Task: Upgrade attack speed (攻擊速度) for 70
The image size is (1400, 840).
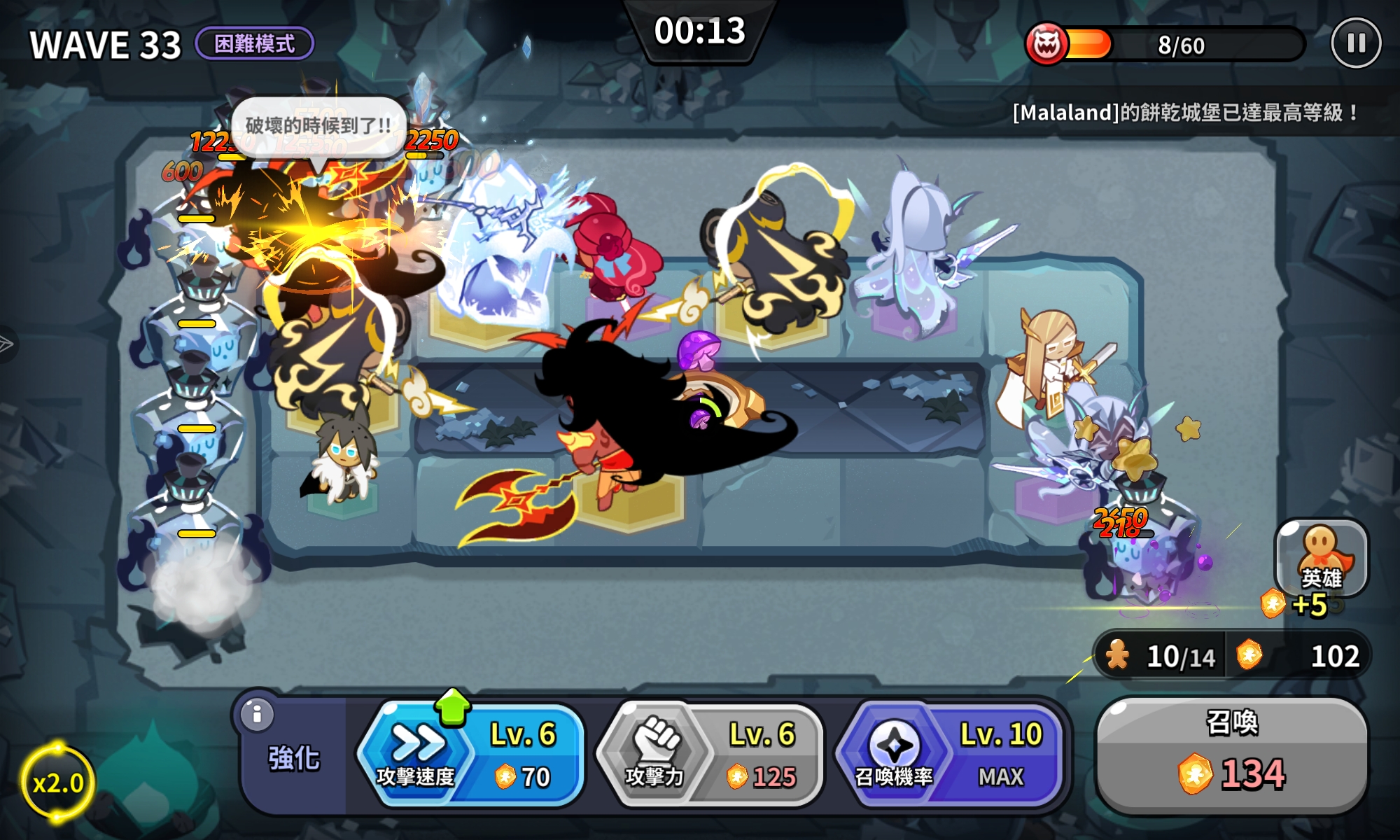Action: click(471, 755)
